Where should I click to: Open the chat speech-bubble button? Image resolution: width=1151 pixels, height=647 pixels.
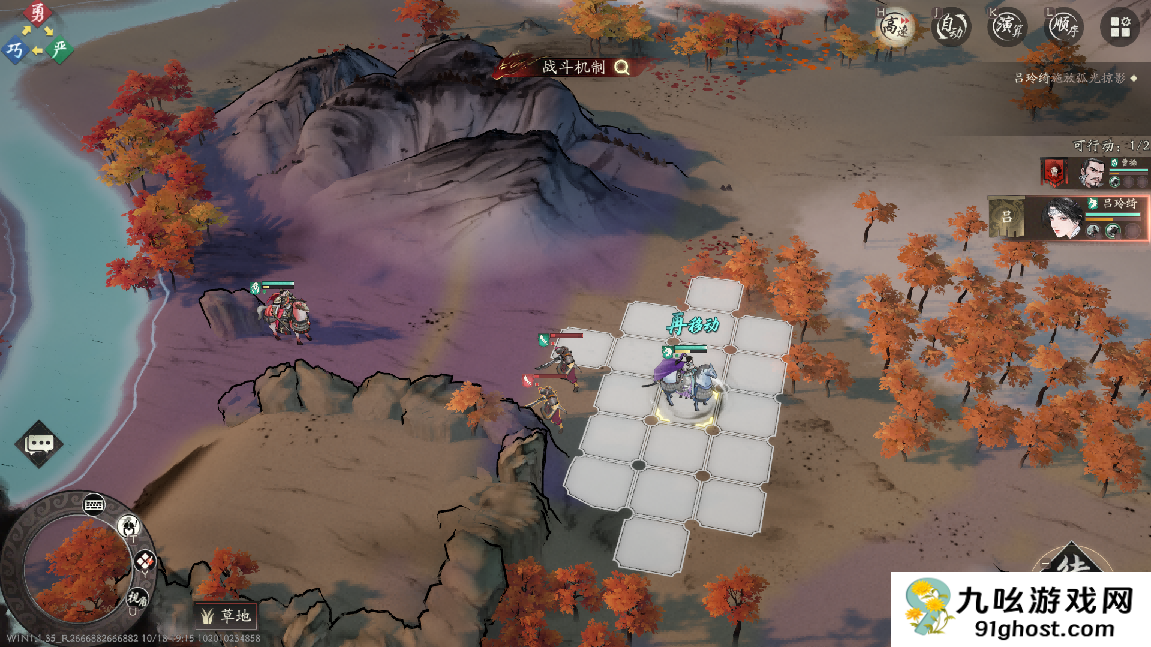pyautogui.click(x=40, y=443)
